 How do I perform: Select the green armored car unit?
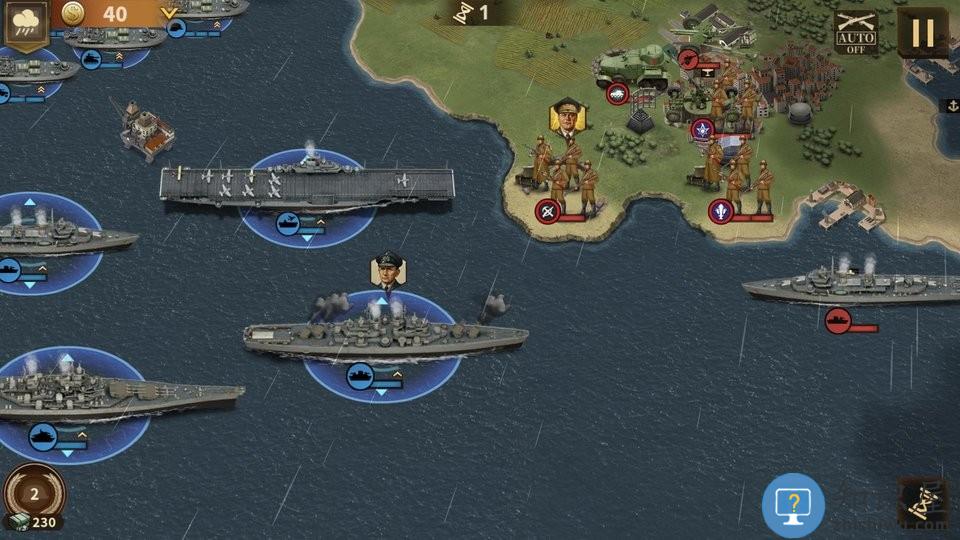632,66
